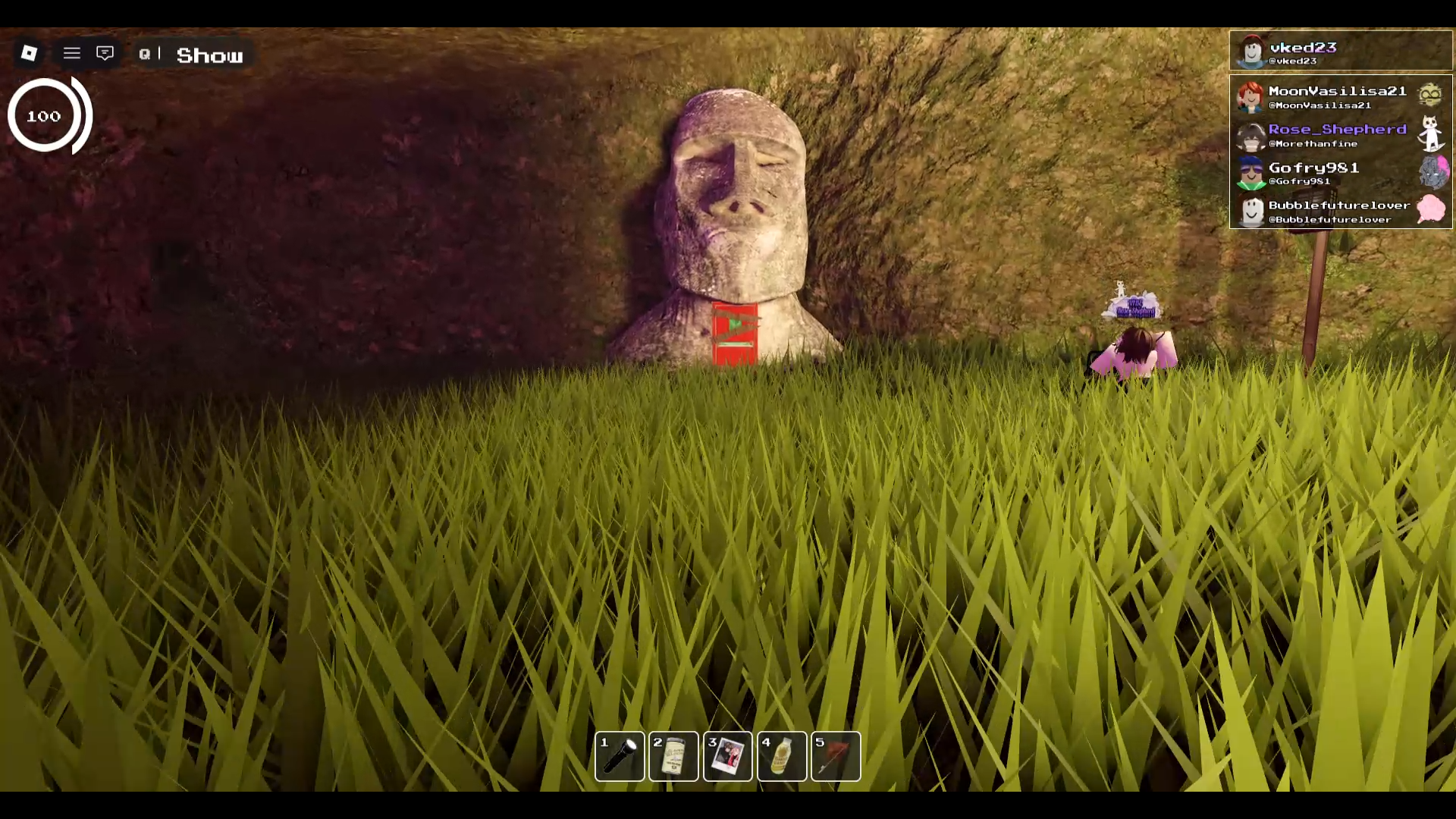Image resolution: width=1456 pixels, height=819 pixels.
Task: Select the bottled drink in slot 4
Action: tap(781, 756)
